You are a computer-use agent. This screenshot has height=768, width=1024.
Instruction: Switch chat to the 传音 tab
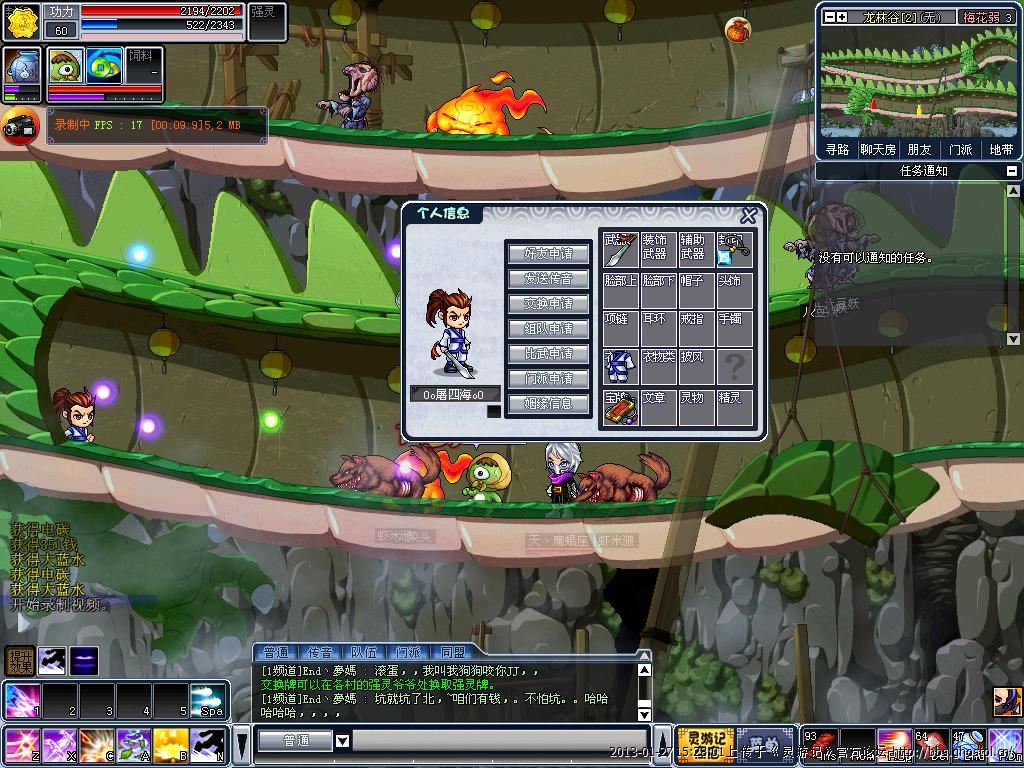(x=320, y=652)
